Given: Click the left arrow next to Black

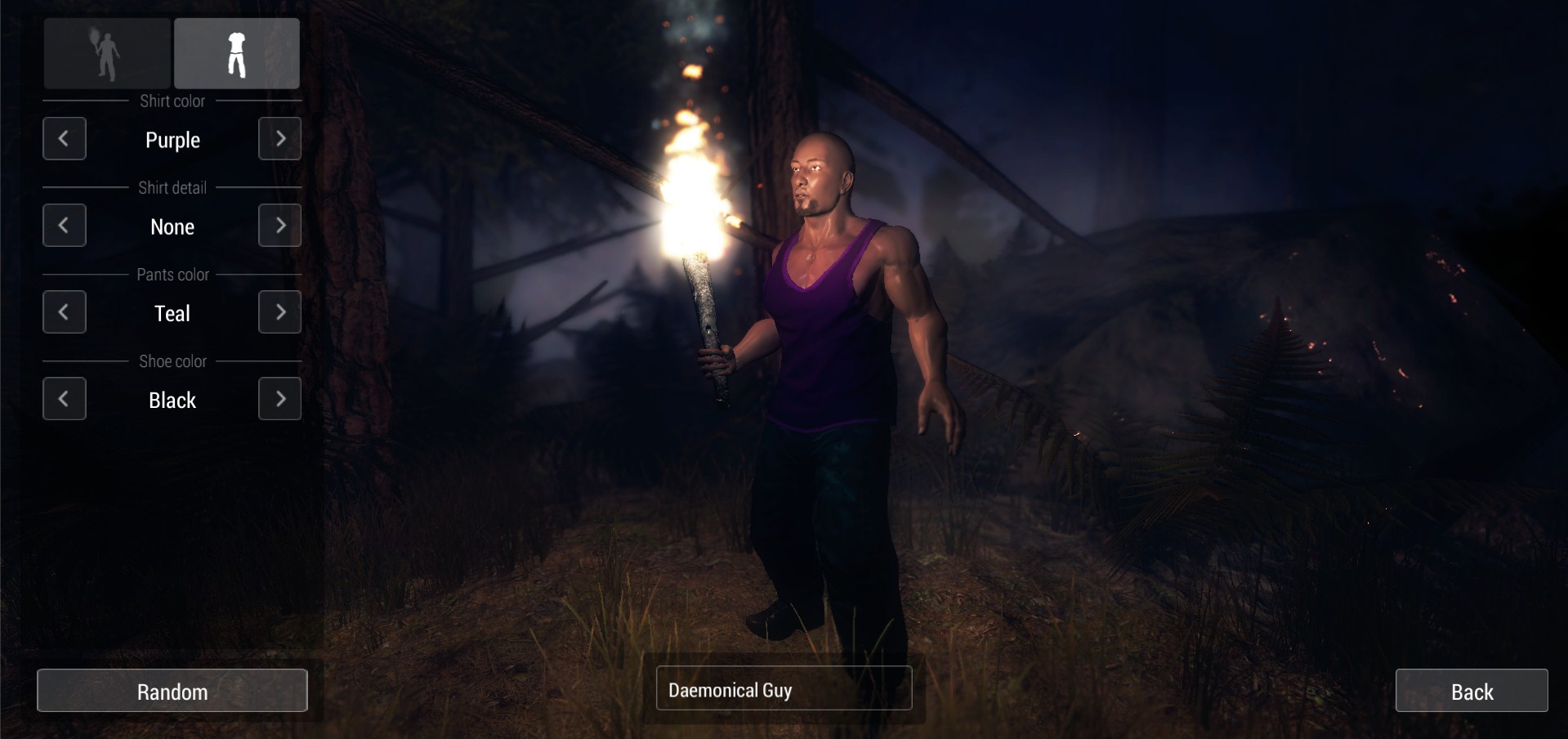Looking at the screenshot, I should pyautogui.click(x=65, y=399).
